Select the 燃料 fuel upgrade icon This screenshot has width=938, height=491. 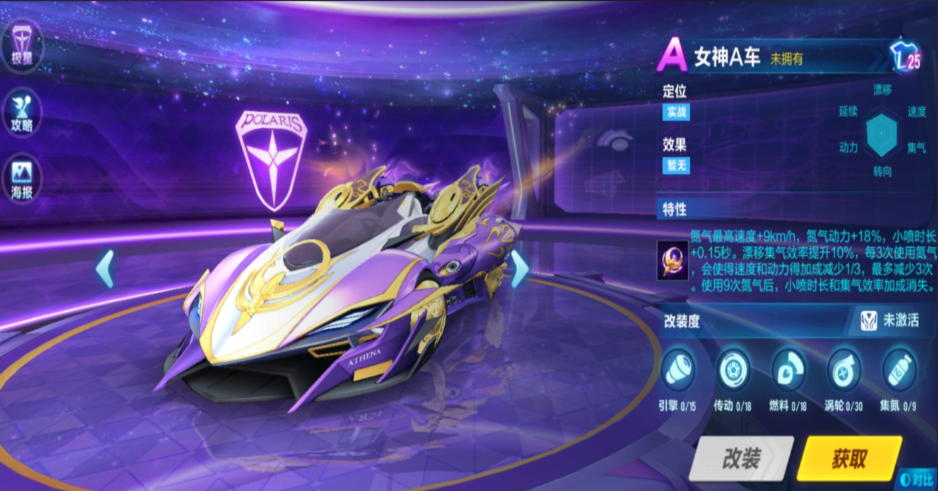(789, 369)
